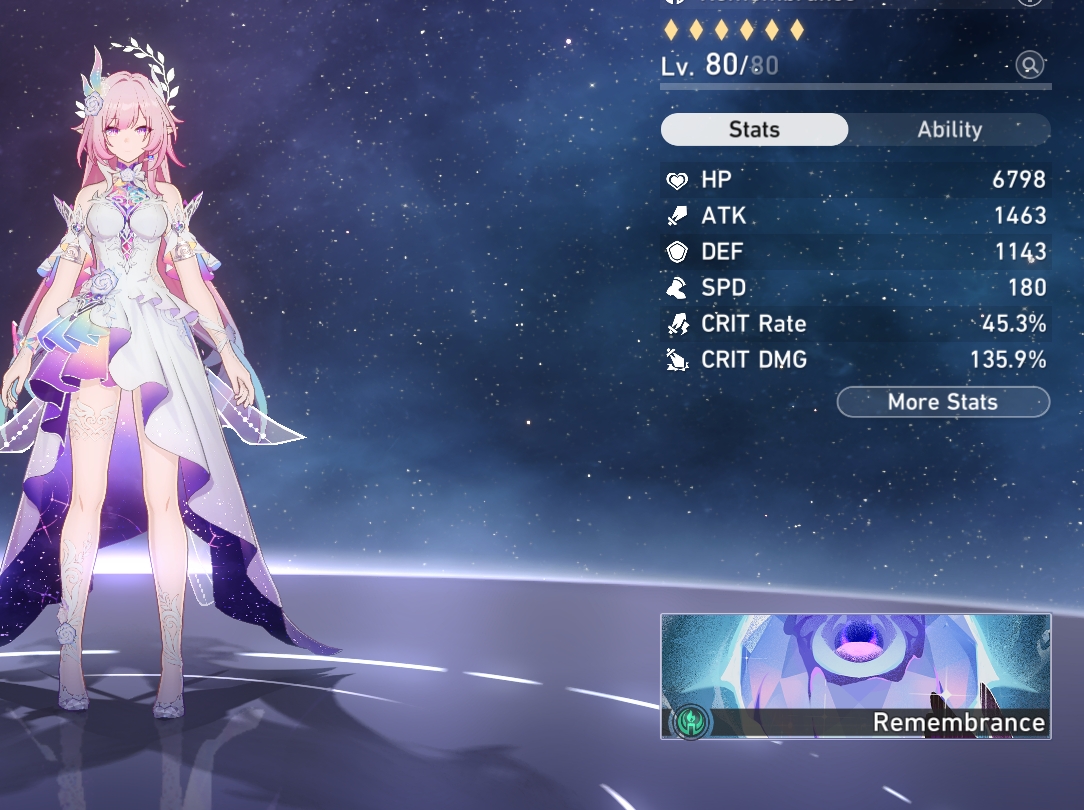The width and height of the screenshot is (1084, 810).
Task: Click the magnifier icon beside the level
Action: (x=1029, y=66)
